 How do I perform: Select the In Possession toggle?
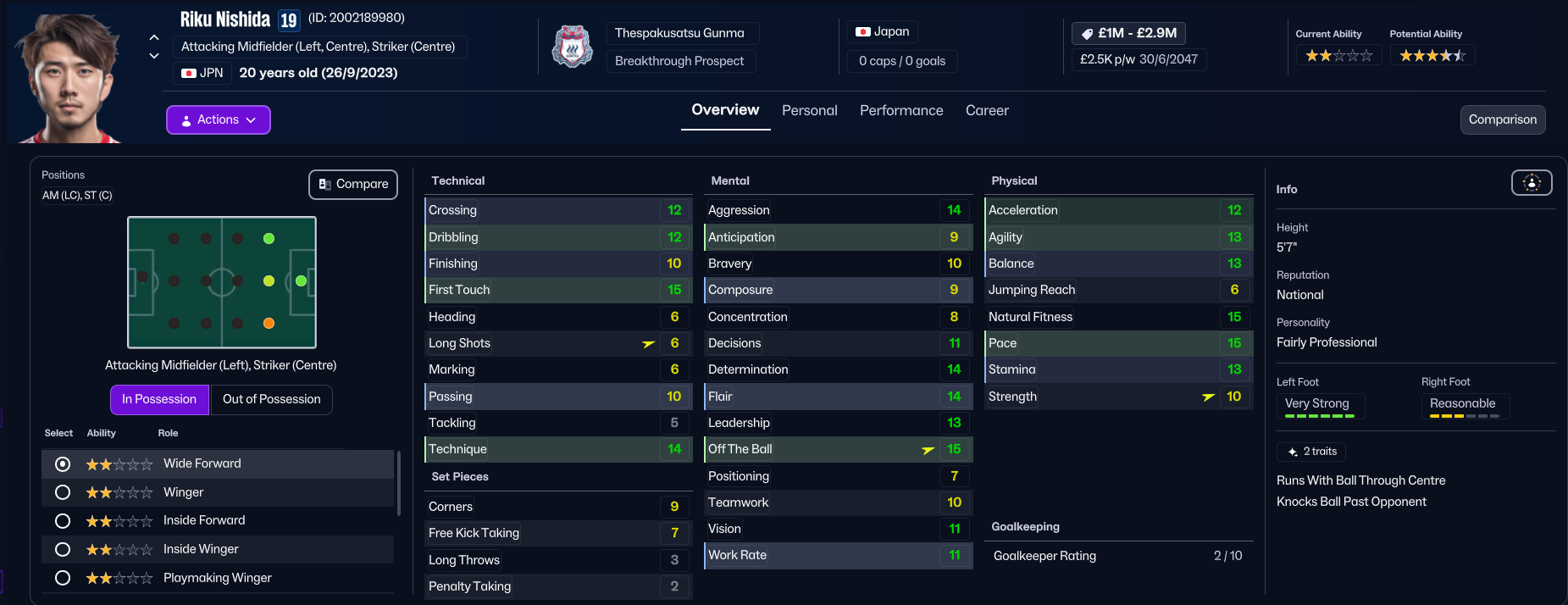pos(159,399)
